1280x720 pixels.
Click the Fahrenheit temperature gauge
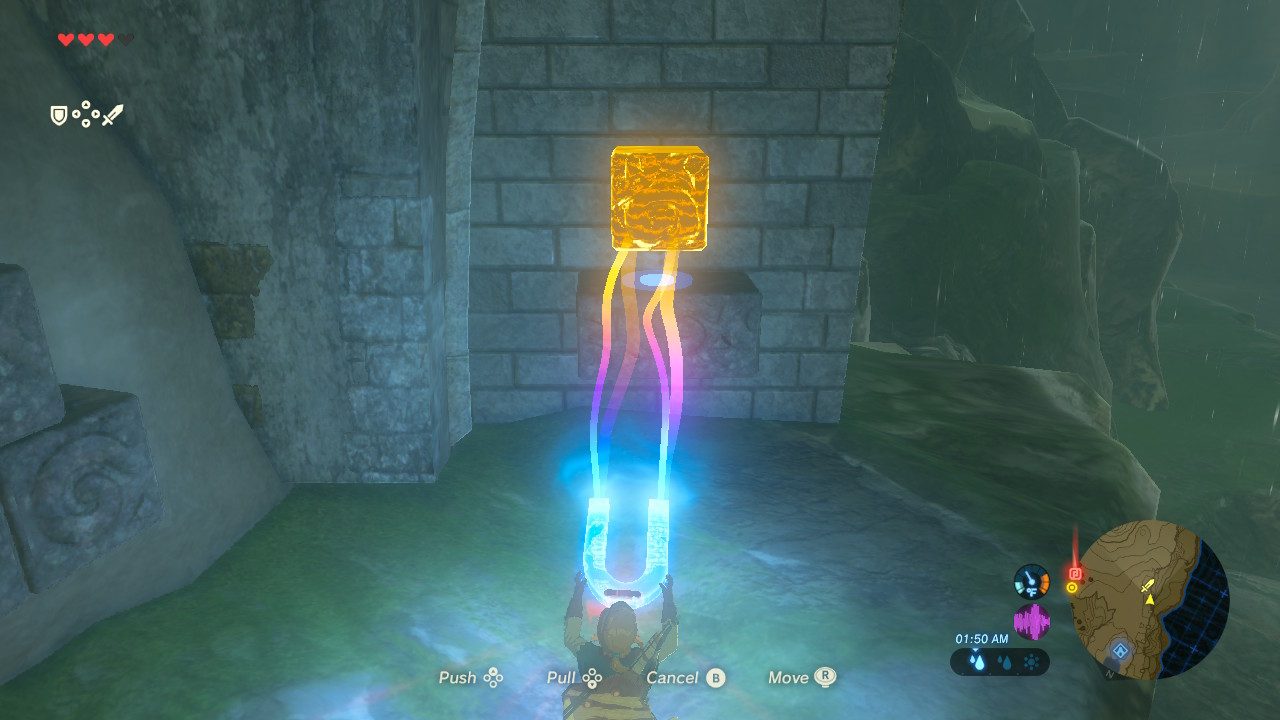point(1030,581)
